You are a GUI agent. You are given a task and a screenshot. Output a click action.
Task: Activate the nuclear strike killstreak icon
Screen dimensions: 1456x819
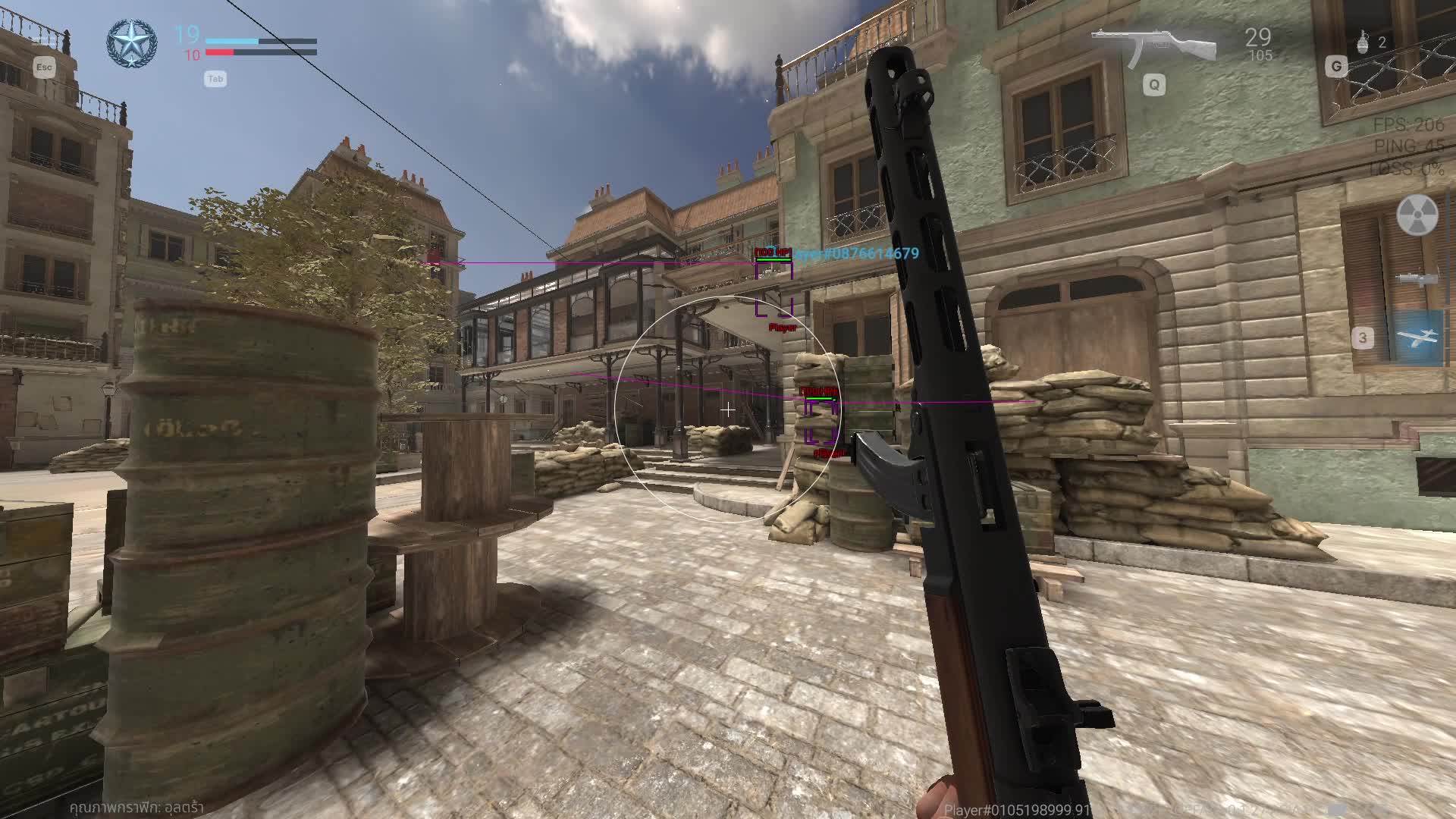coord(1417,215)
